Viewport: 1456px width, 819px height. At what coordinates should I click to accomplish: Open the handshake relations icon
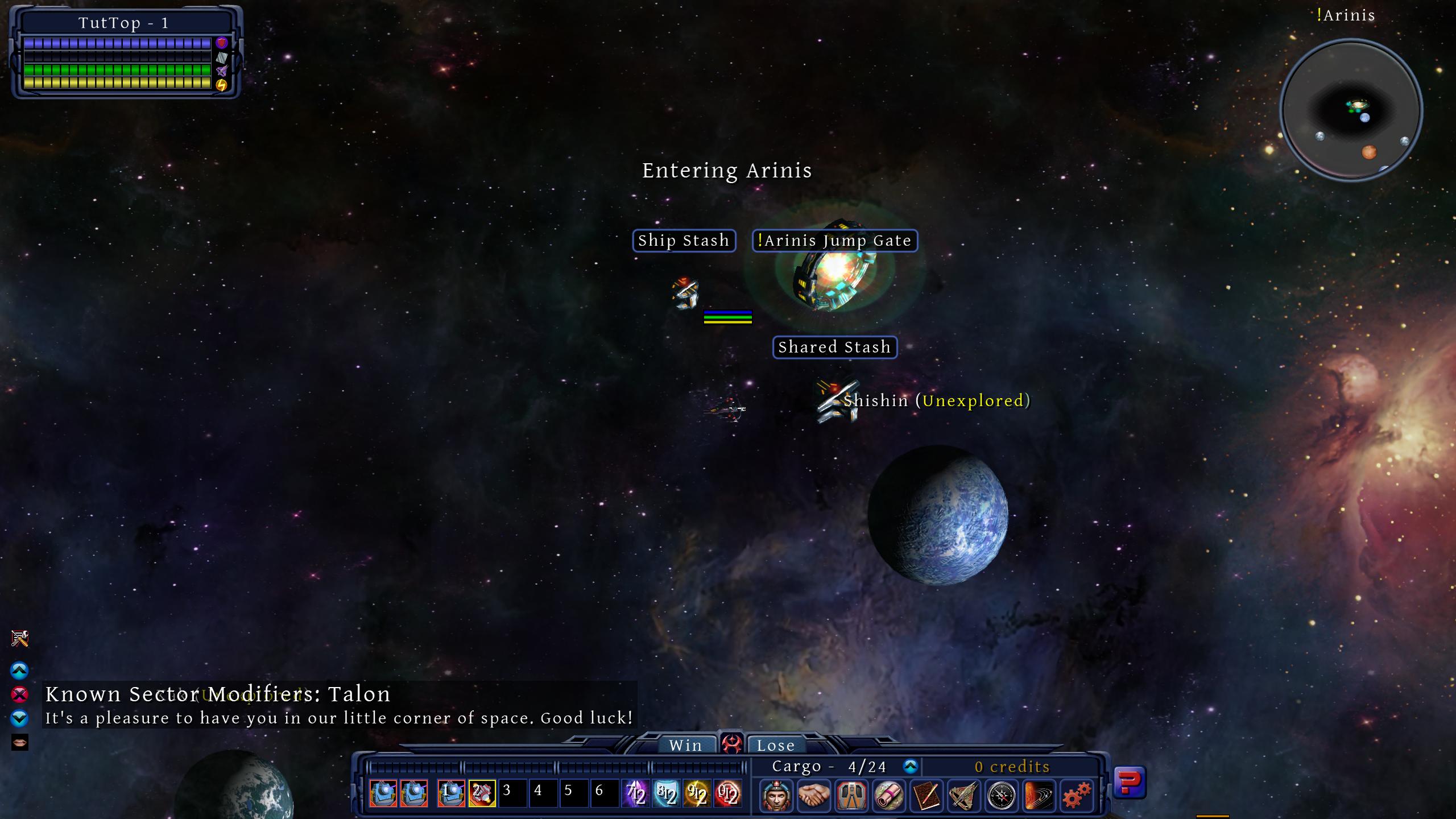pos(814,795)
